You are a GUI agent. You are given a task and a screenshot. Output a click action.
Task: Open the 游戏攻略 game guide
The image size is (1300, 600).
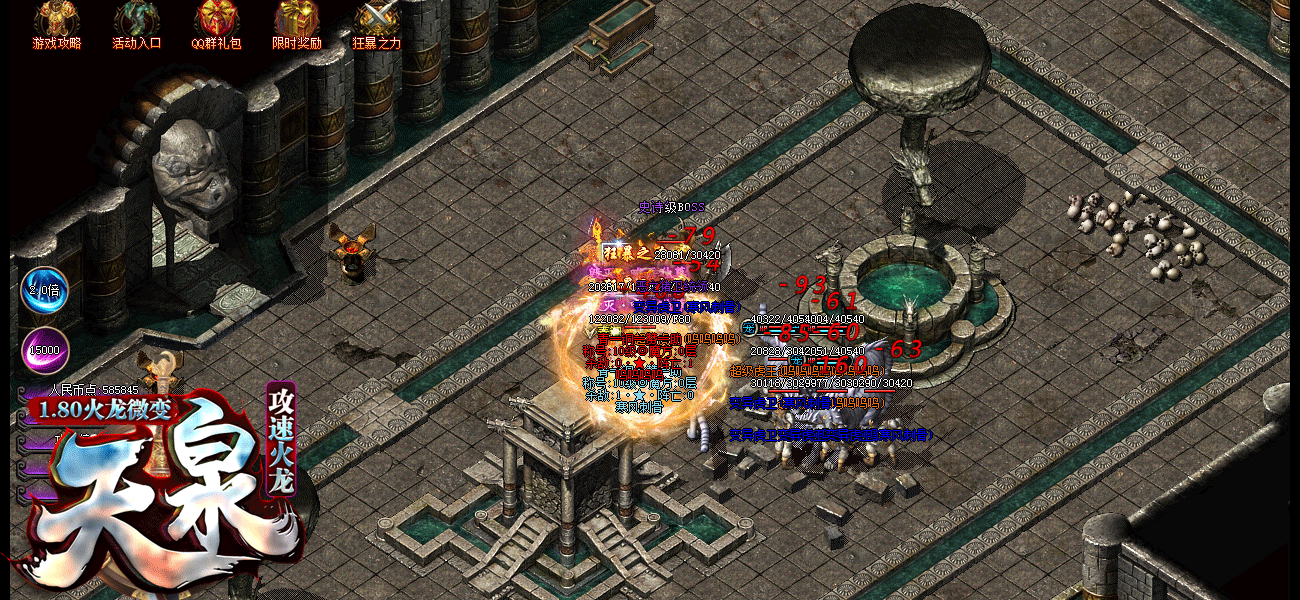click(x=56, y=24)
